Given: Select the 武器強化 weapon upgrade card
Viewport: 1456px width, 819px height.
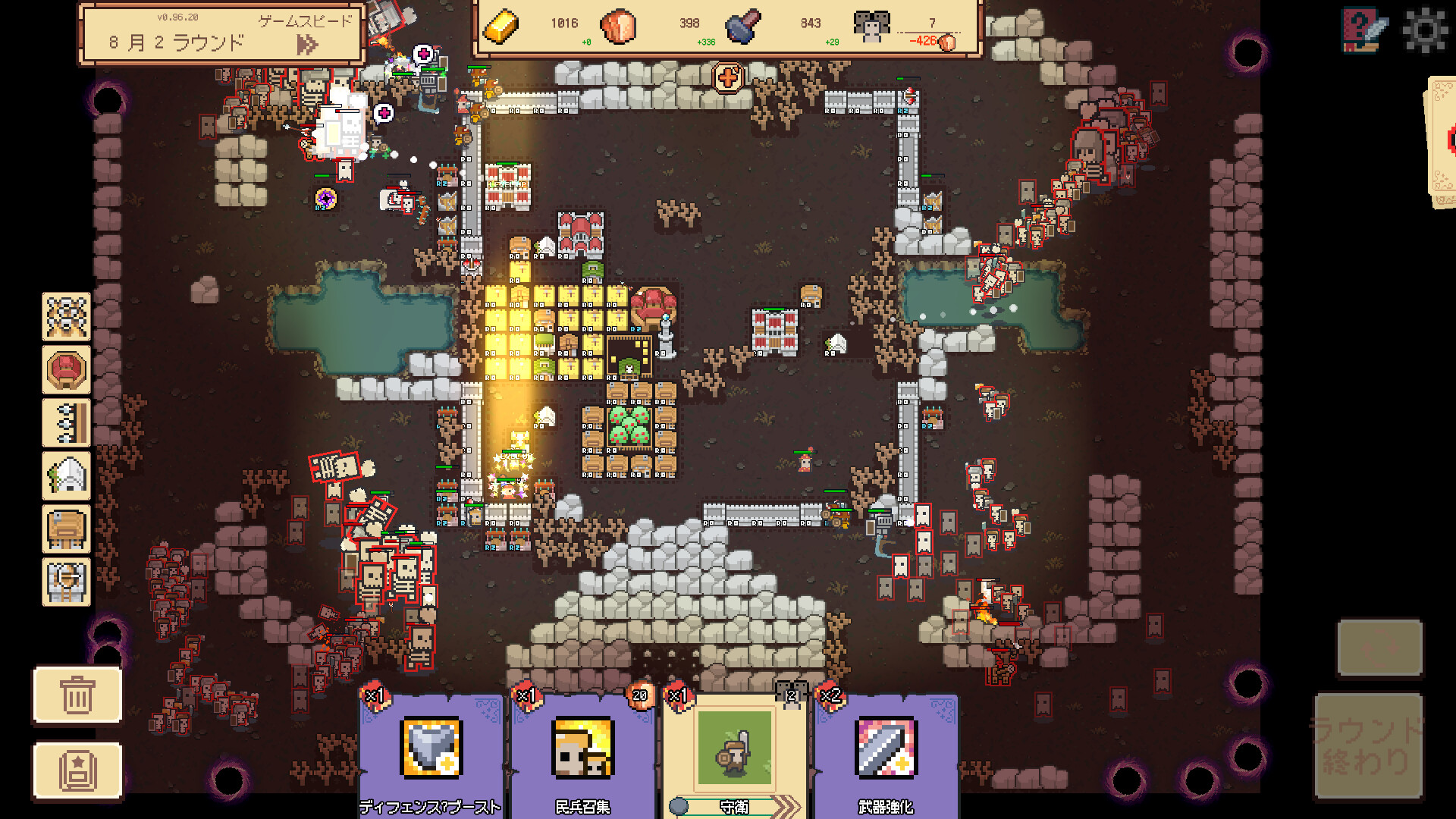Looking at the screenshot, I should (x=886, y=752).
